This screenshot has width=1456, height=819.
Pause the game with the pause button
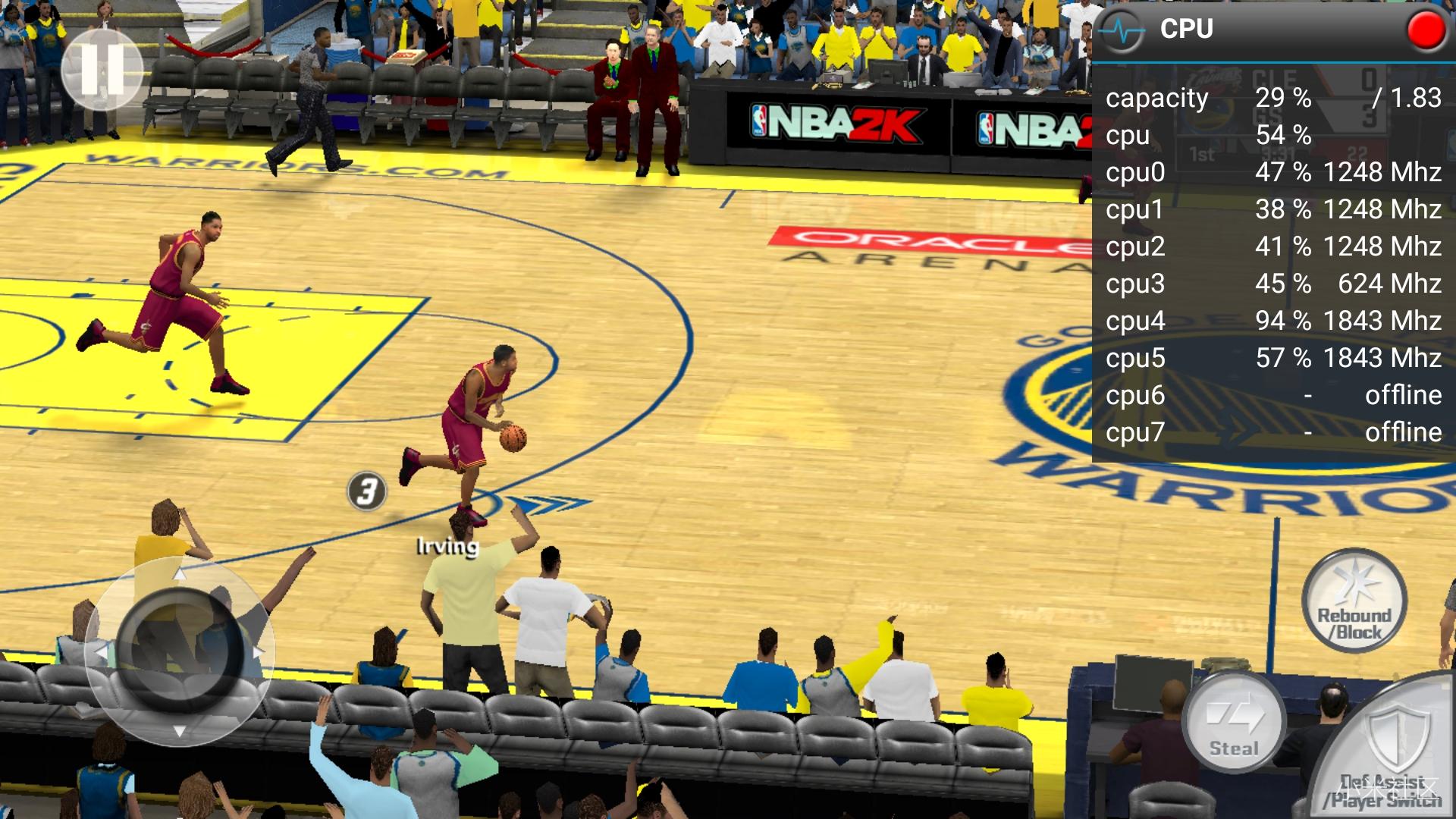click(x=102, y=70)
